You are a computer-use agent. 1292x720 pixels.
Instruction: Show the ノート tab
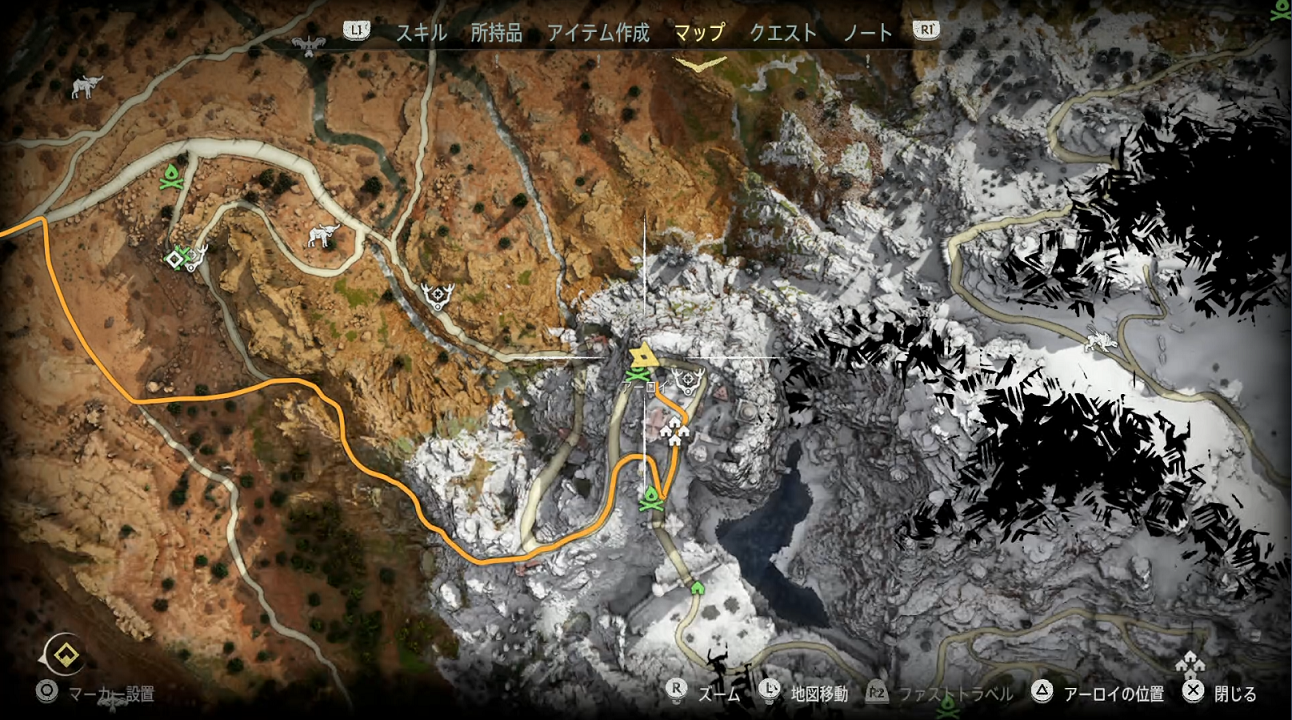pyautogui.click(x=868, y=32)
